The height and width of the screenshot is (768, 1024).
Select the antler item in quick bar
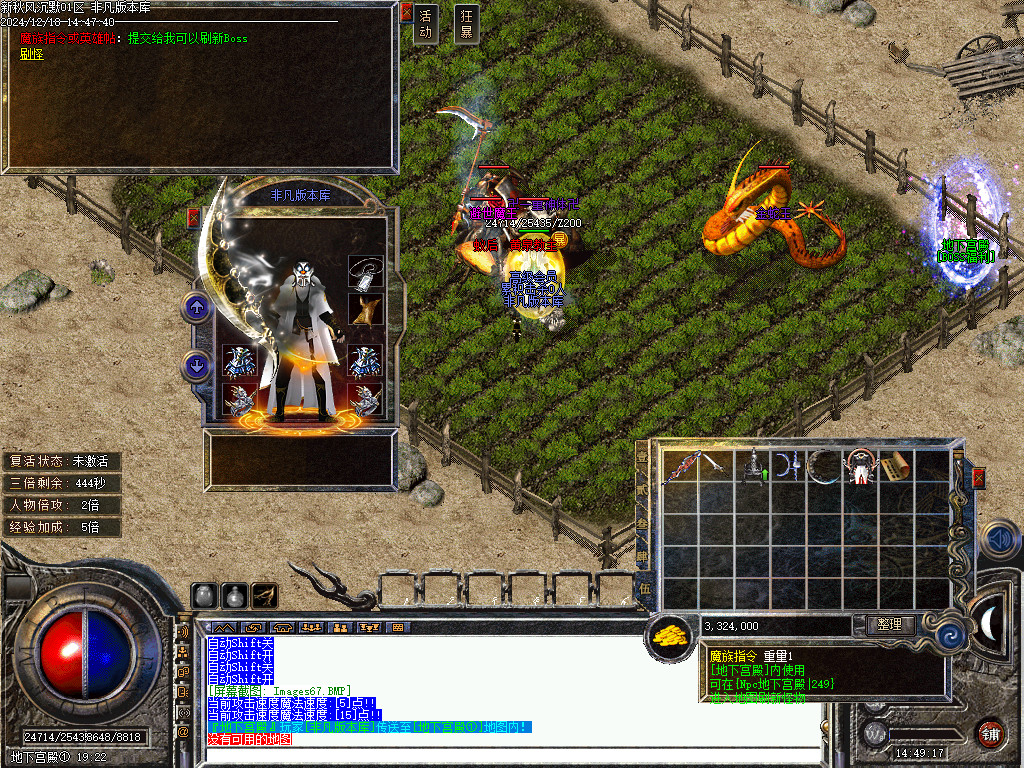pos(265,595)
